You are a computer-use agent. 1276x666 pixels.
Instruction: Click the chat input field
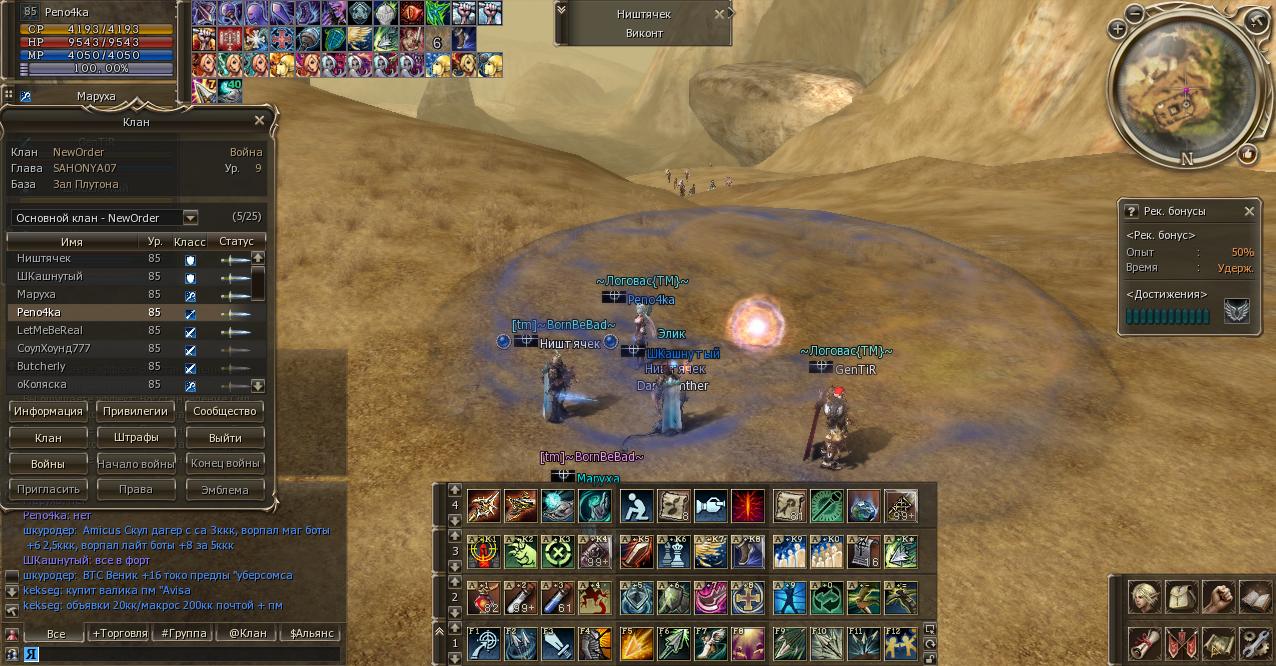pyautogui.click(x=180, y=654)
